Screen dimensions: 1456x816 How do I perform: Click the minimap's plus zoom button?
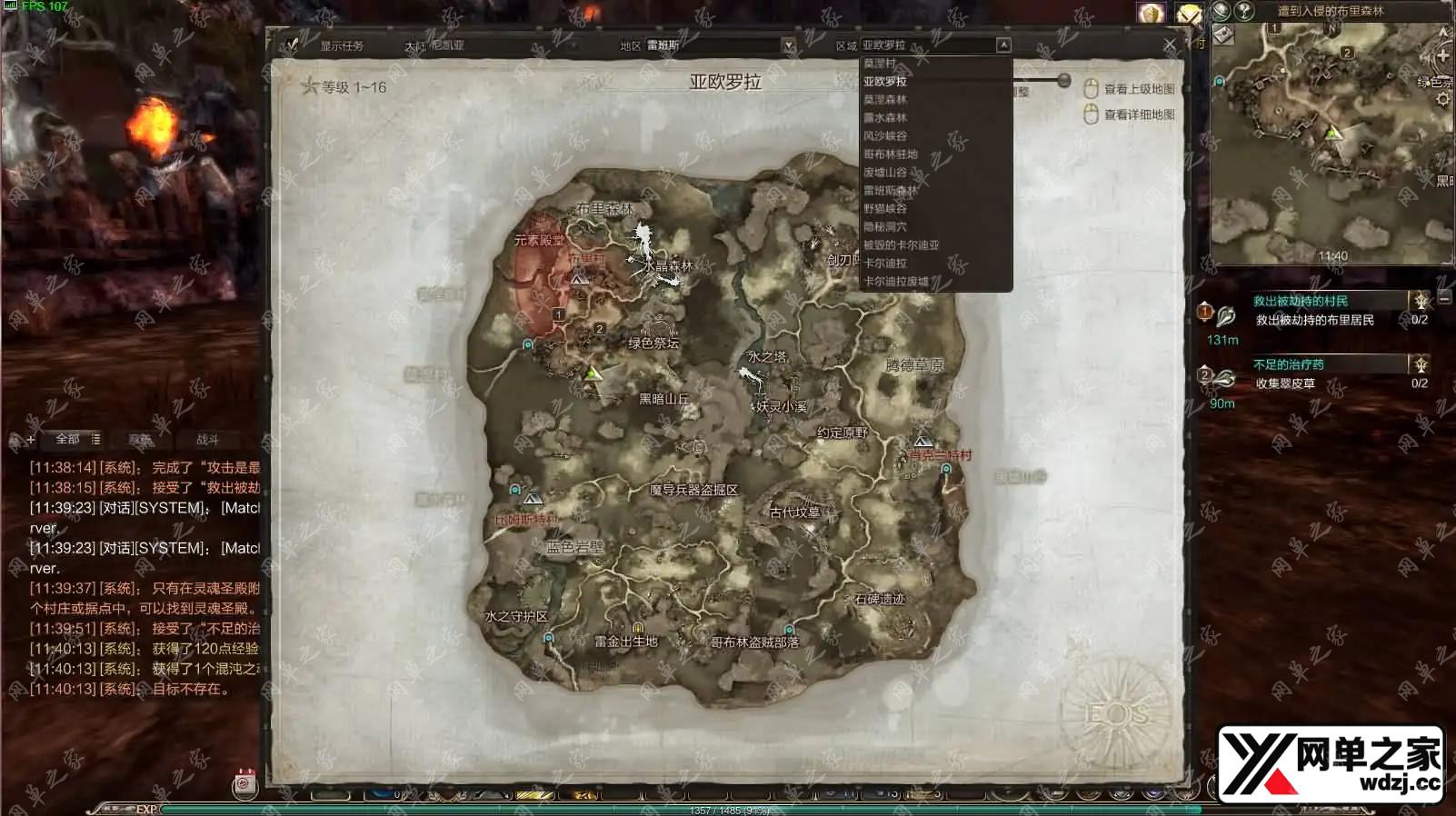tap(1443, 55)
